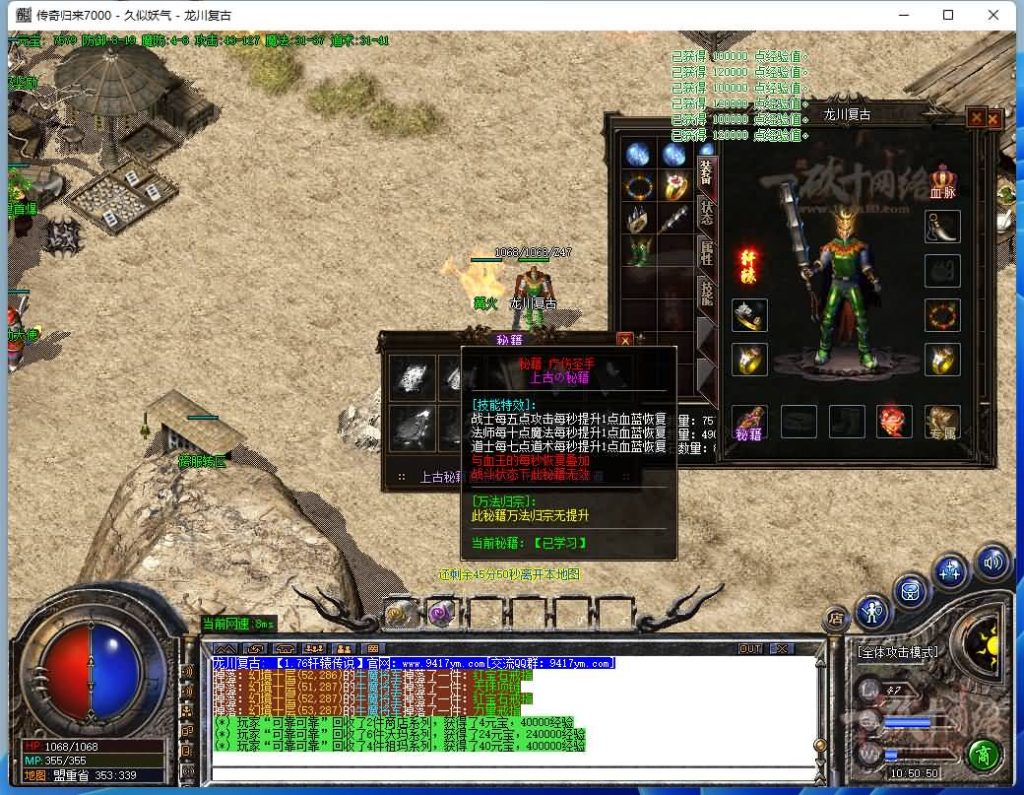1024x795 pixels.
Task: Click the OUT button above chat
Action: 750,649
